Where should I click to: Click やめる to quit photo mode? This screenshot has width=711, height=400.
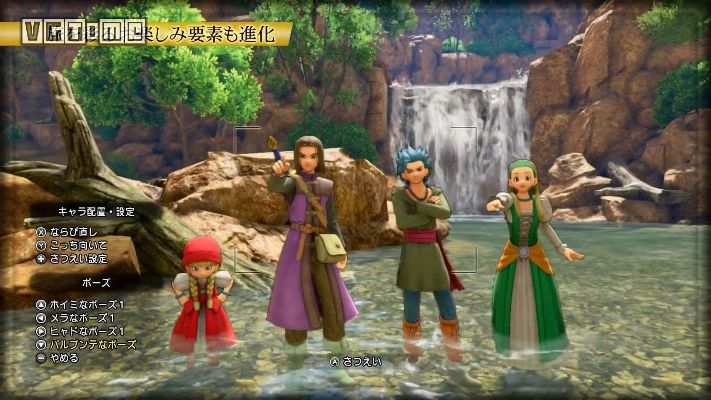tap(63, 356)
